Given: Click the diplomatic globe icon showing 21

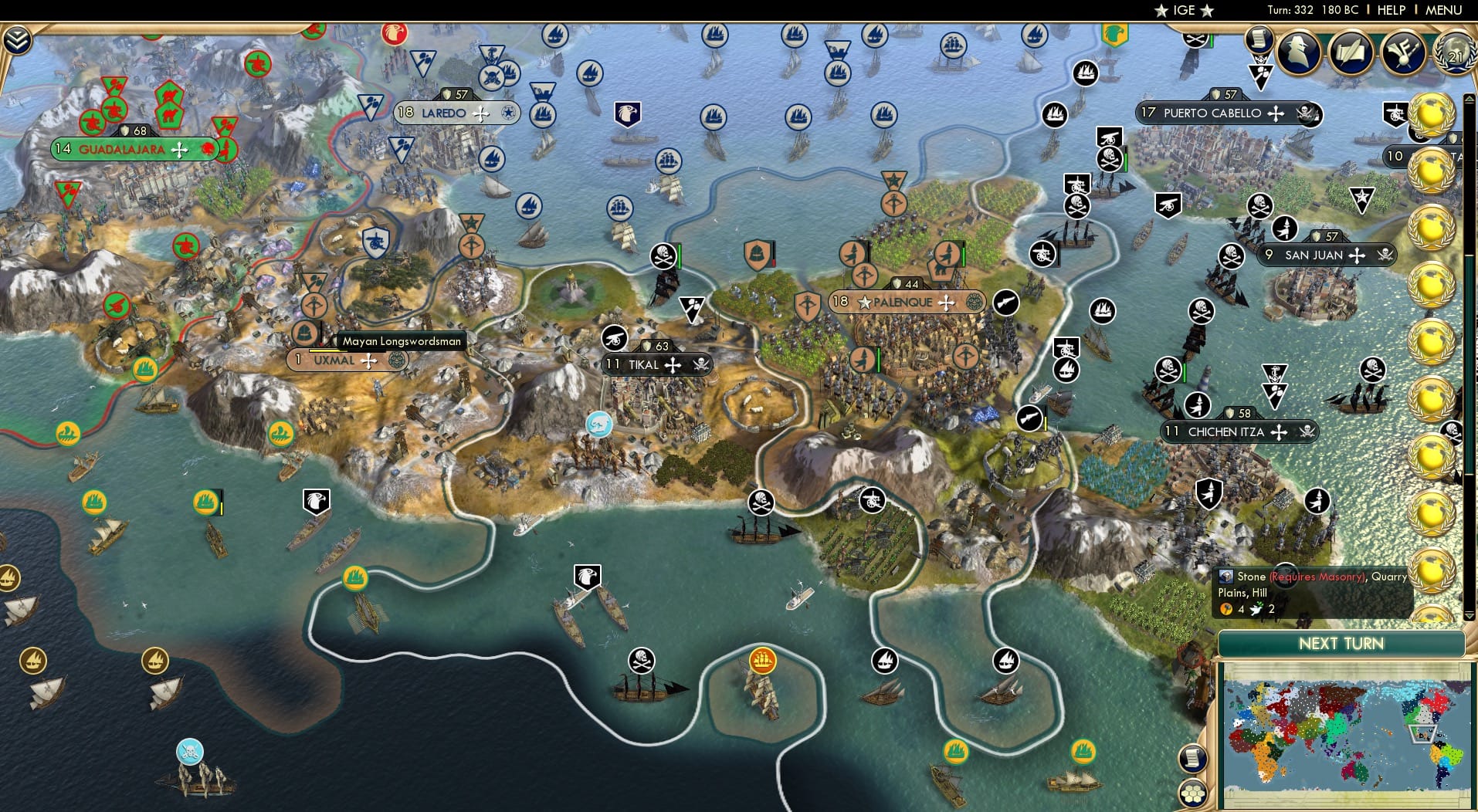Looking at the screenshot, I should click(x=1455, y=56).
